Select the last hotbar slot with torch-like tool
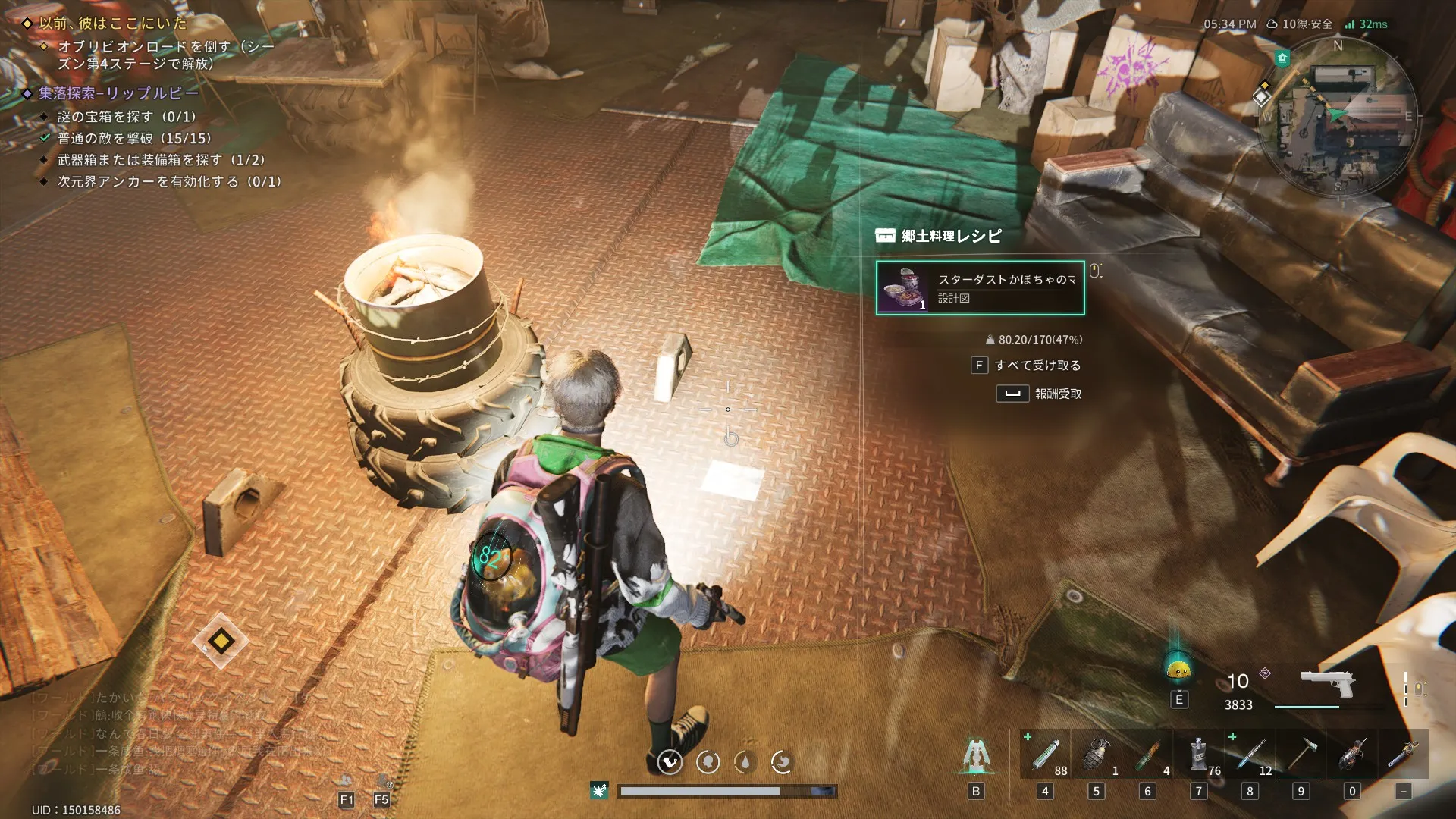 1404,755
